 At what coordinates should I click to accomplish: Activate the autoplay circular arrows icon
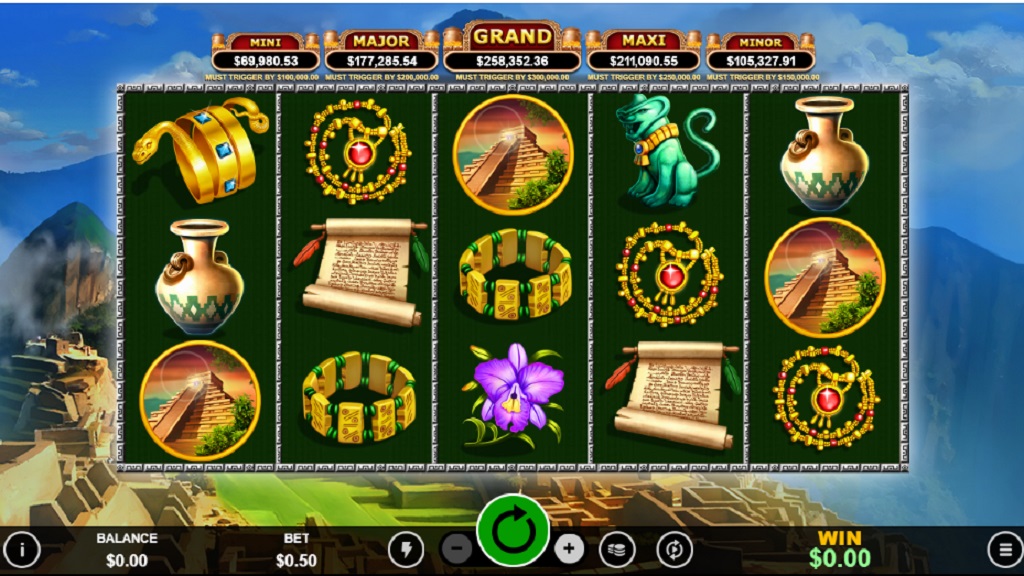pos(674,548)
